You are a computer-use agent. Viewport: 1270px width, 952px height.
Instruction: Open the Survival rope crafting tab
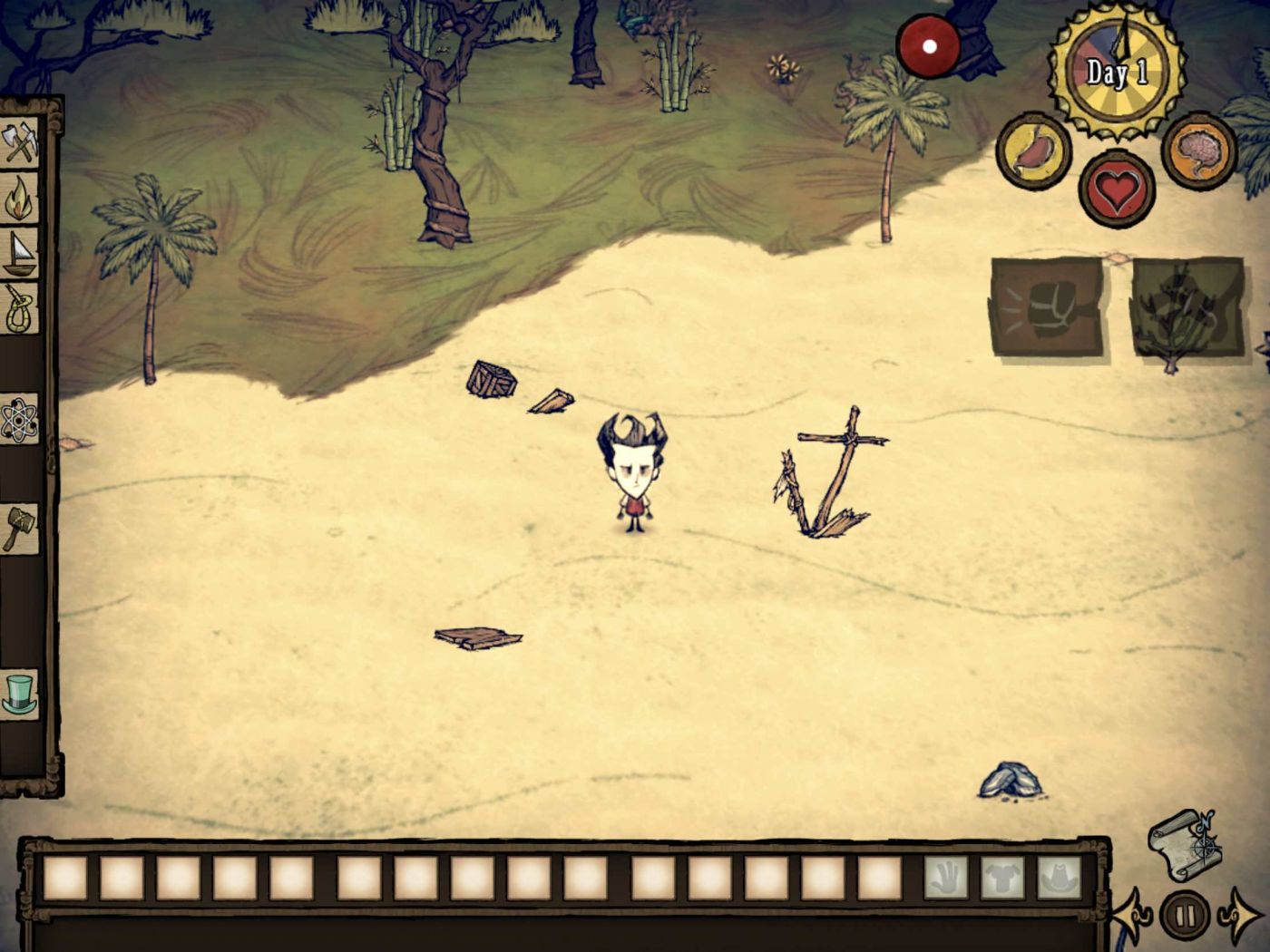click(20, 308)
